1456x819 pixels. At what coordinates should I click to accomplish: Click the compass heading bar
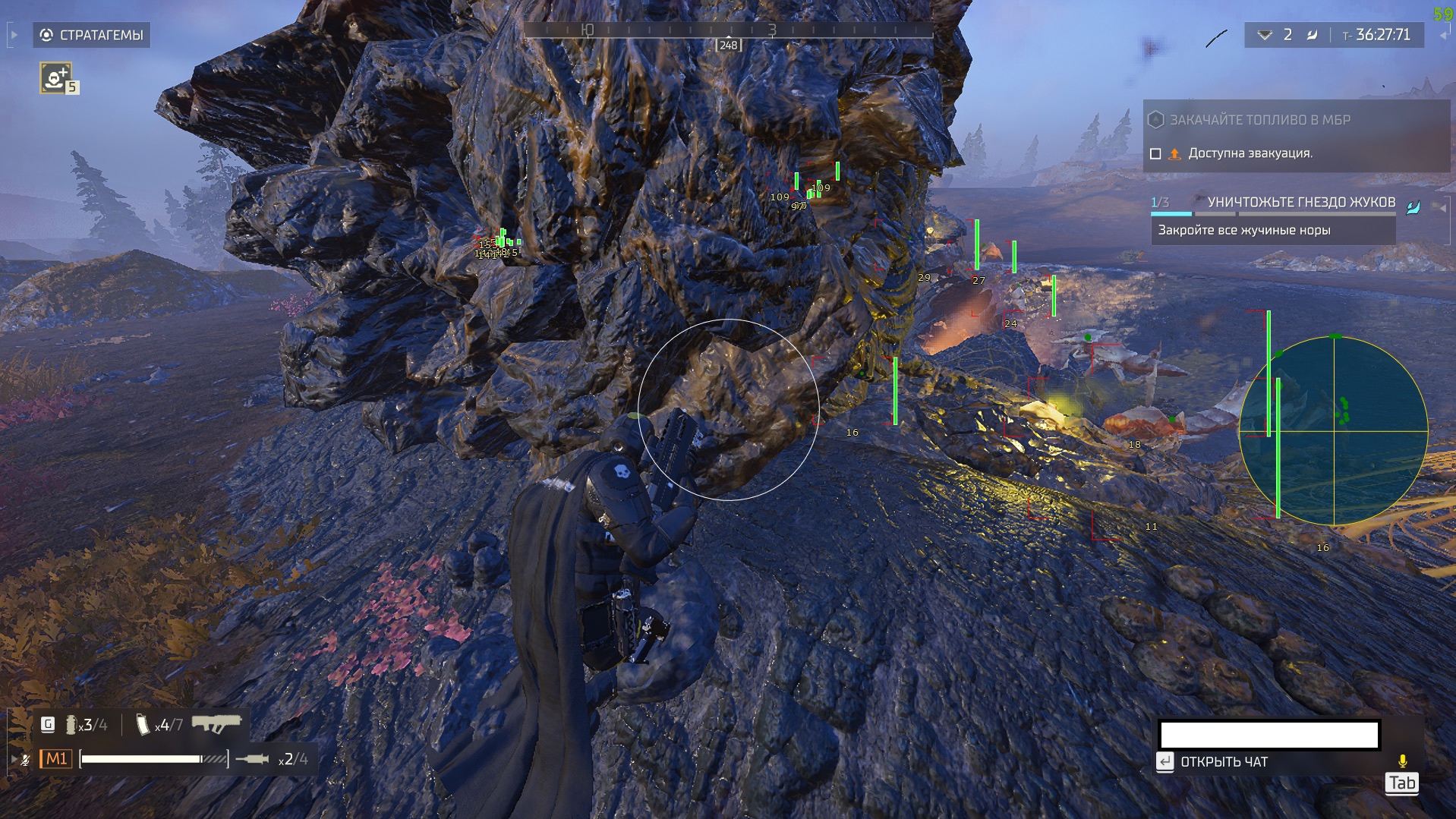728,31
